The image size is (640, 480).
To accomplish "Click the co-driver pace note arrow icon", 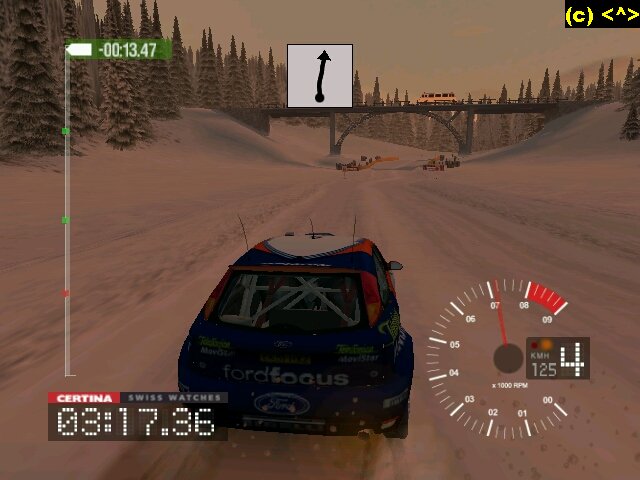I will click(x=320, y=76).
